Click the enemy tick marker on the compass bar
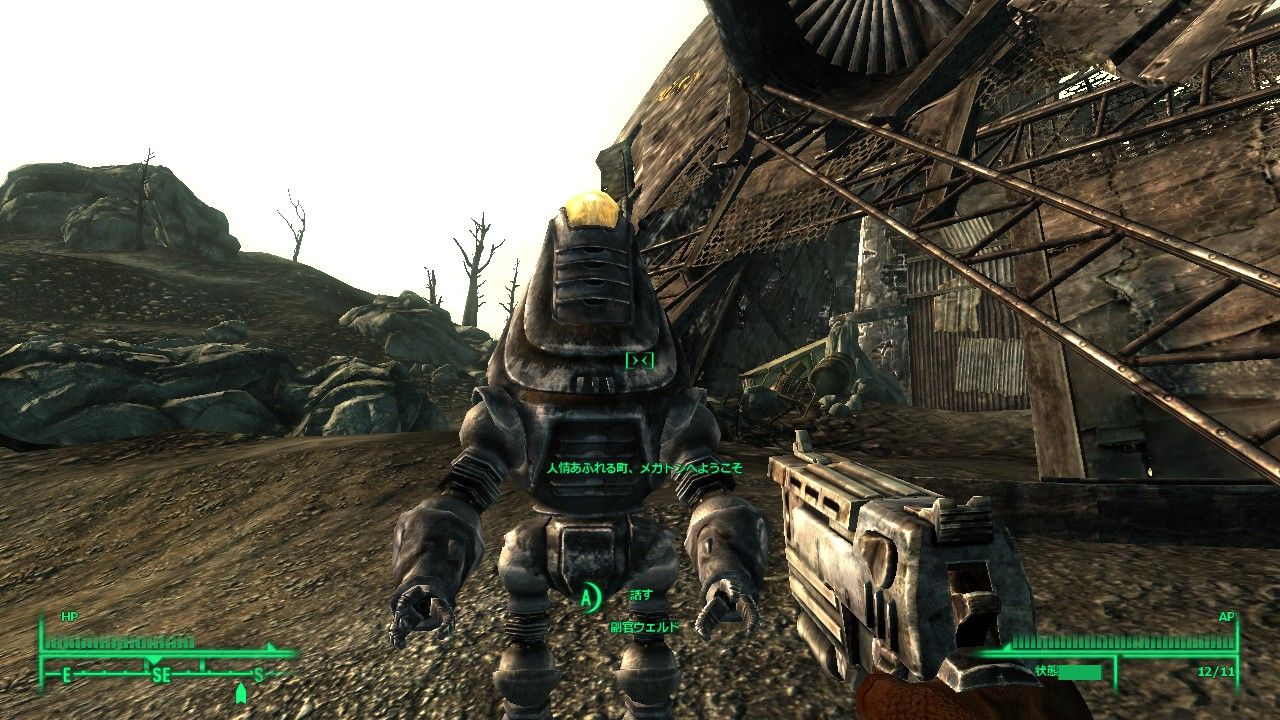The height and width of the screenshot is (720, 1280). point(268,647)
